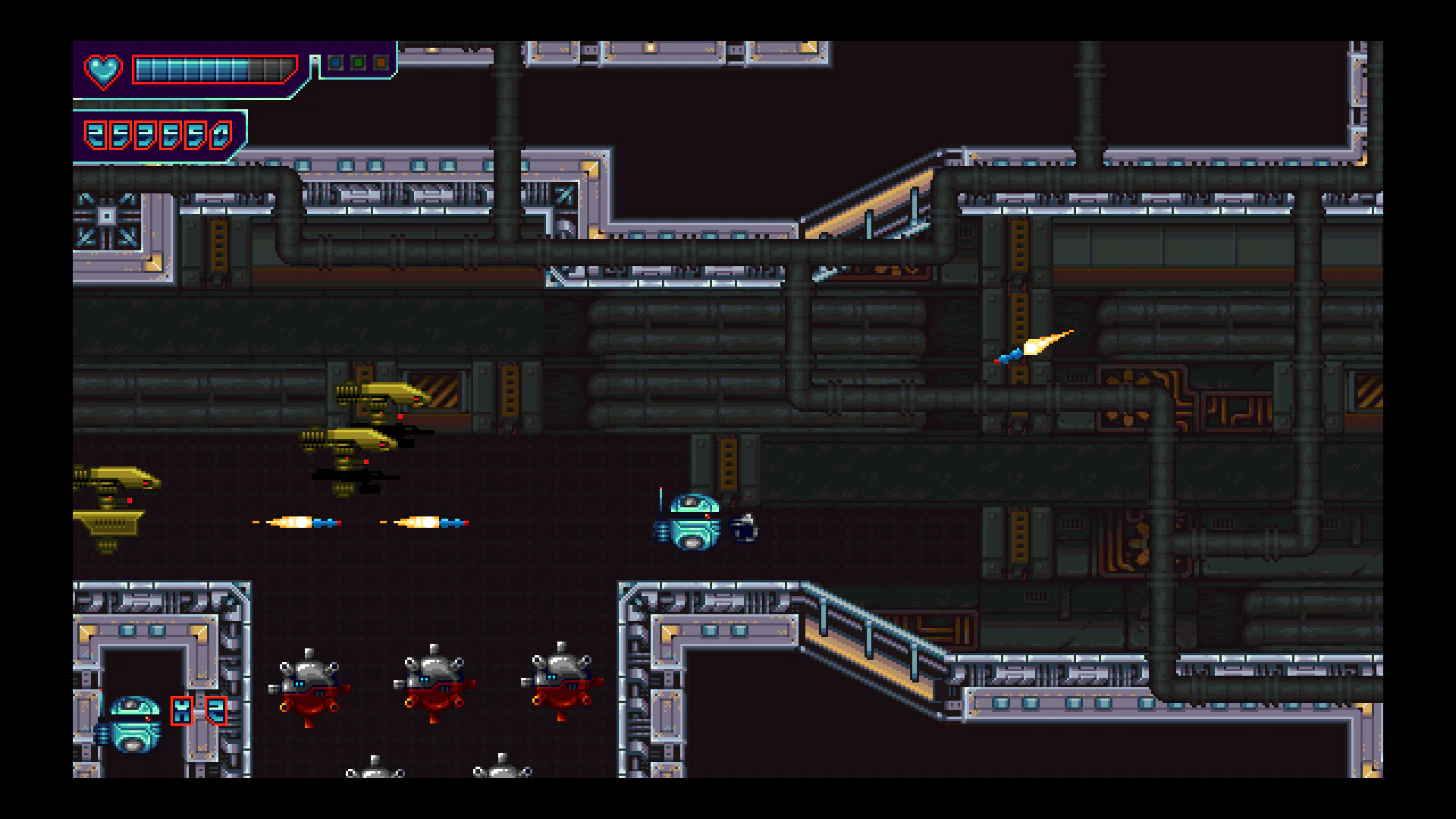Select the green weapon slot icon
The width and height of the screenshot is (1456, 819).
pyautogui.click(x=358, y=63)
